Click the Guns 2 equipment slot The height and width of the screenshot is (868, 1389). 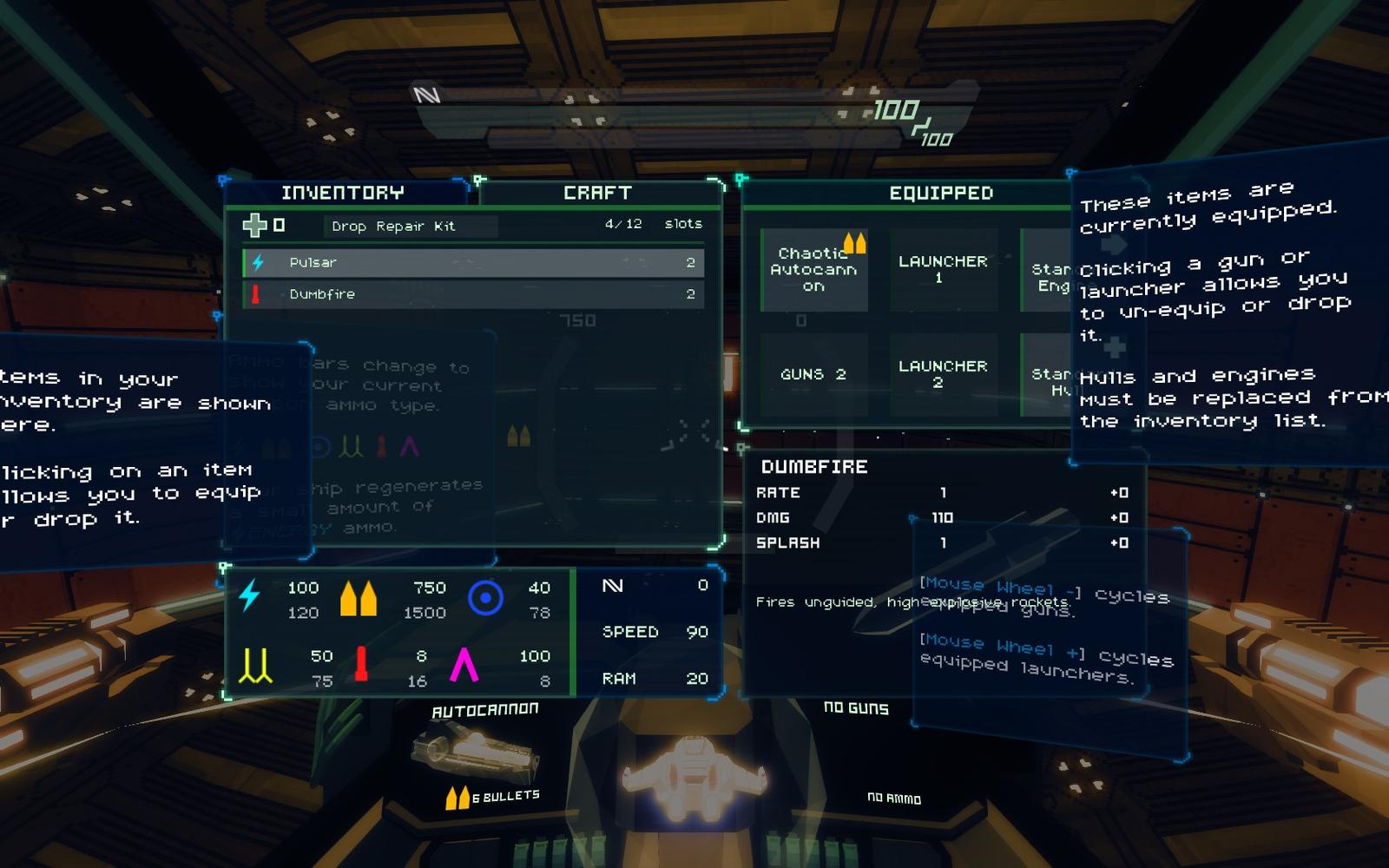point(813,374)
